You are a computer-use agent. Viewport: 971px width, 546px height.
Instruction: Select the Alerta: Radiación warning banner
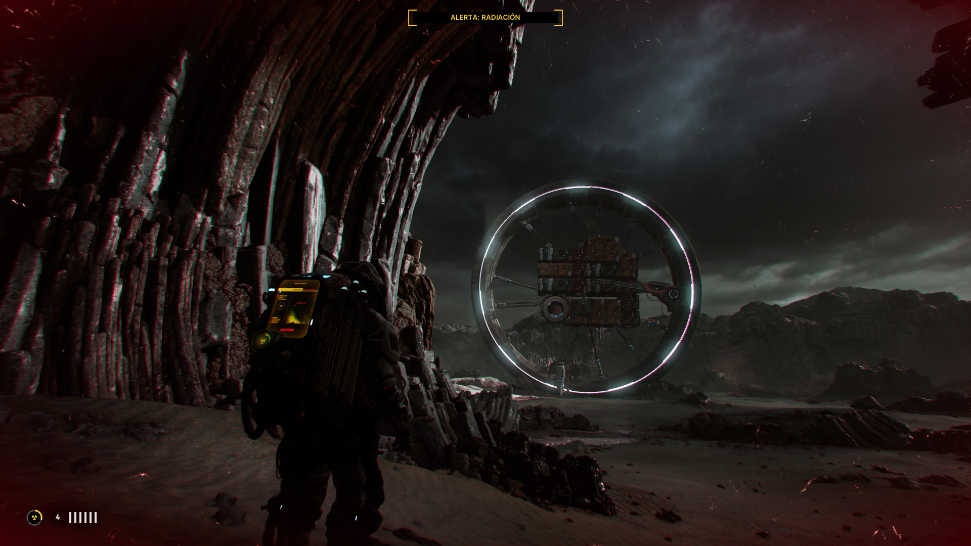click(x=485, y=17)
